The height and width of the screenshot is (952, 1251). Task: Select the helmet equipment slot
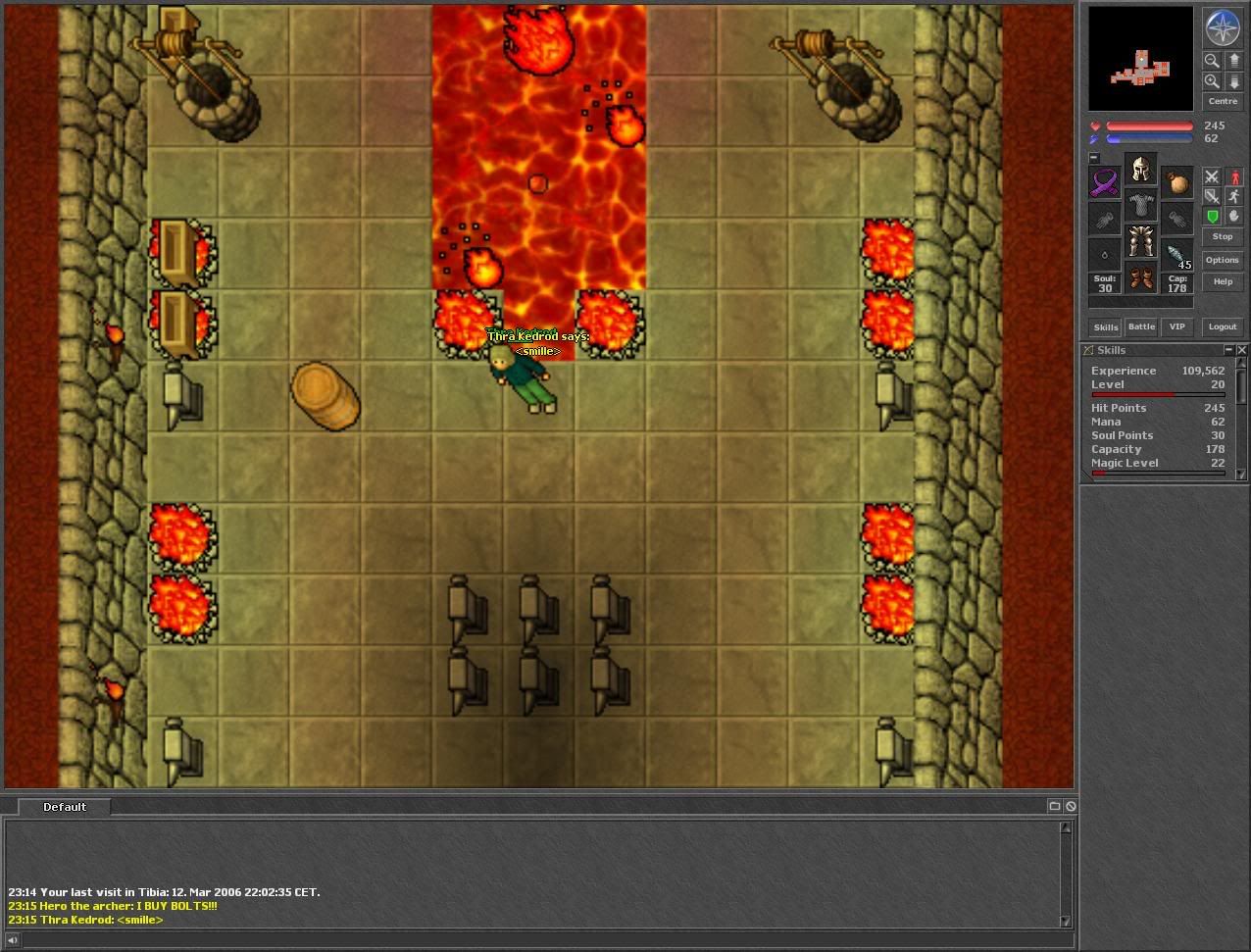click(x=1140, y=171)
